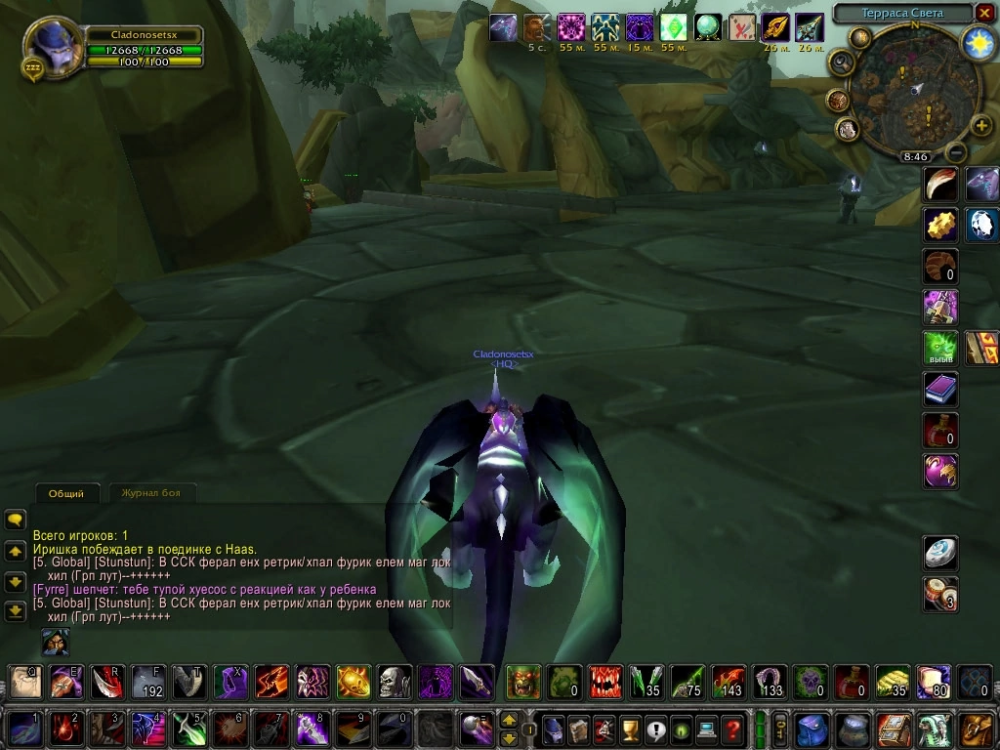
Task: Use the croissant food item on side bar
Action: coord(940,266)
